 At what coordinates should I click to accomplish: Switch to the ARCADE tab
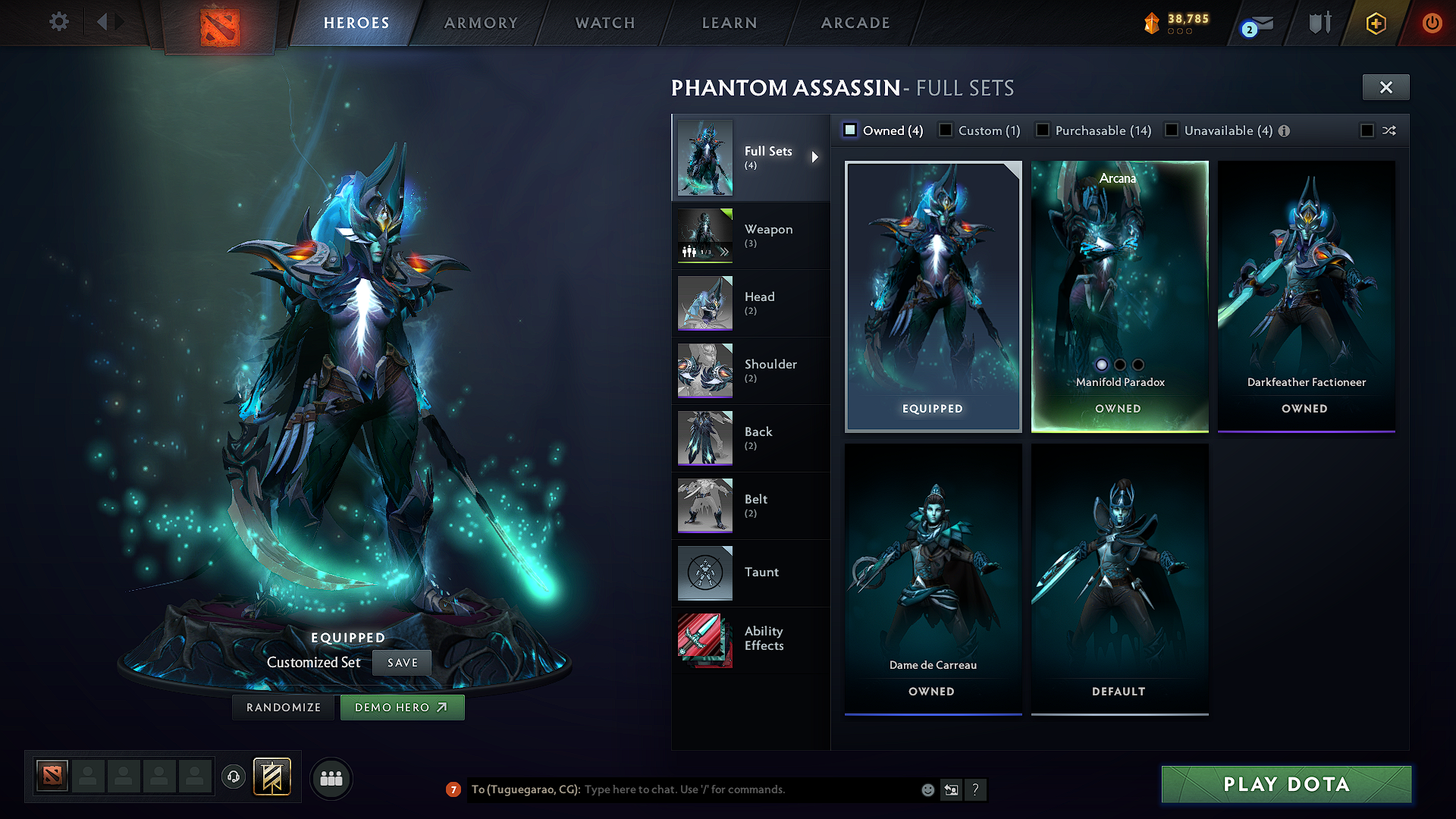tap(855, 23)
